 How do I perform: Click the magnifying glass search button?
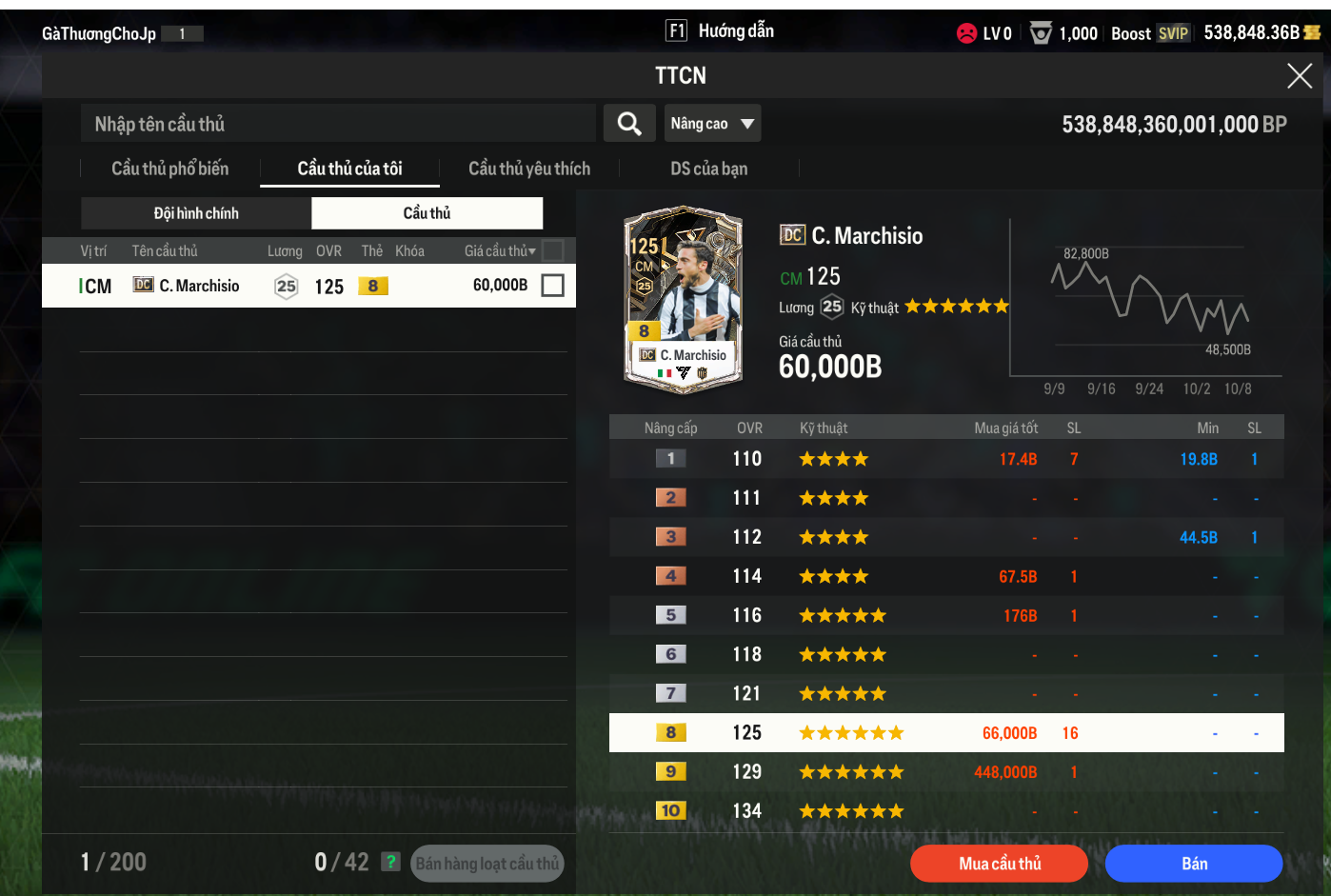pyautogui.click(x=629, y=124)
